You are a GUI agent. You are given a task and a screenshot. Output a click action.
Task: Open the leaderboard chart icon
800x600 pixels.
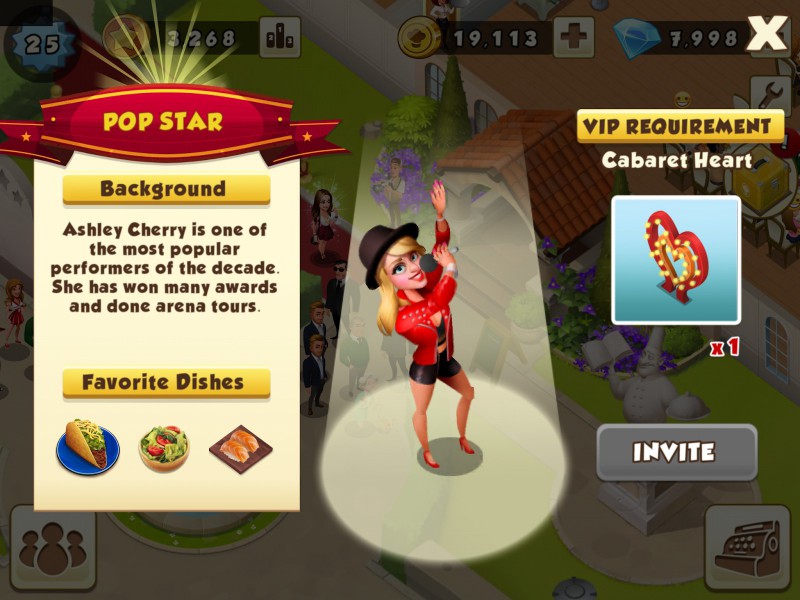280,39
